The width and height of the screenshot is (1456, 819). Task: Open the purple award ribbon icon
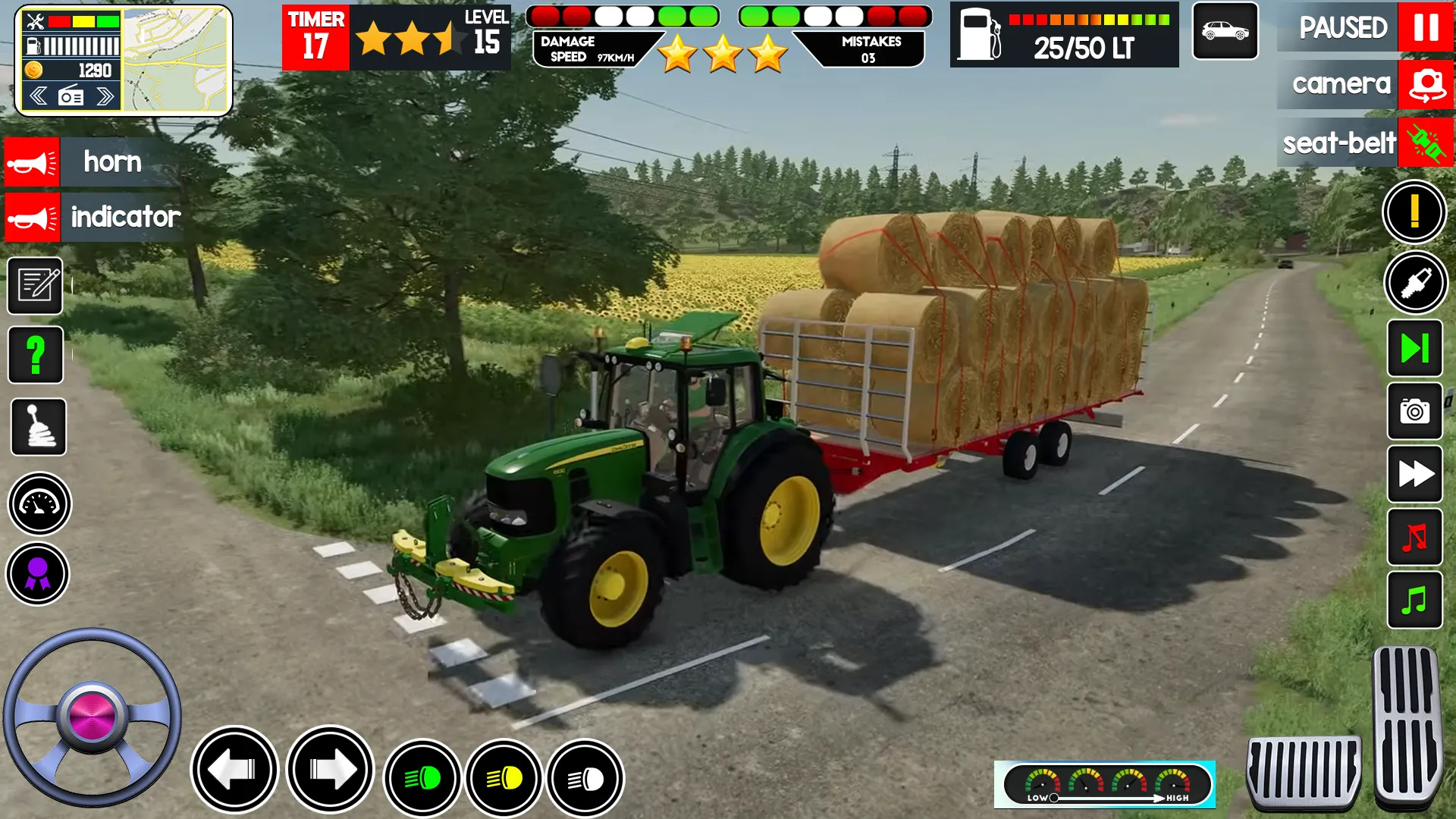[38, 574]
